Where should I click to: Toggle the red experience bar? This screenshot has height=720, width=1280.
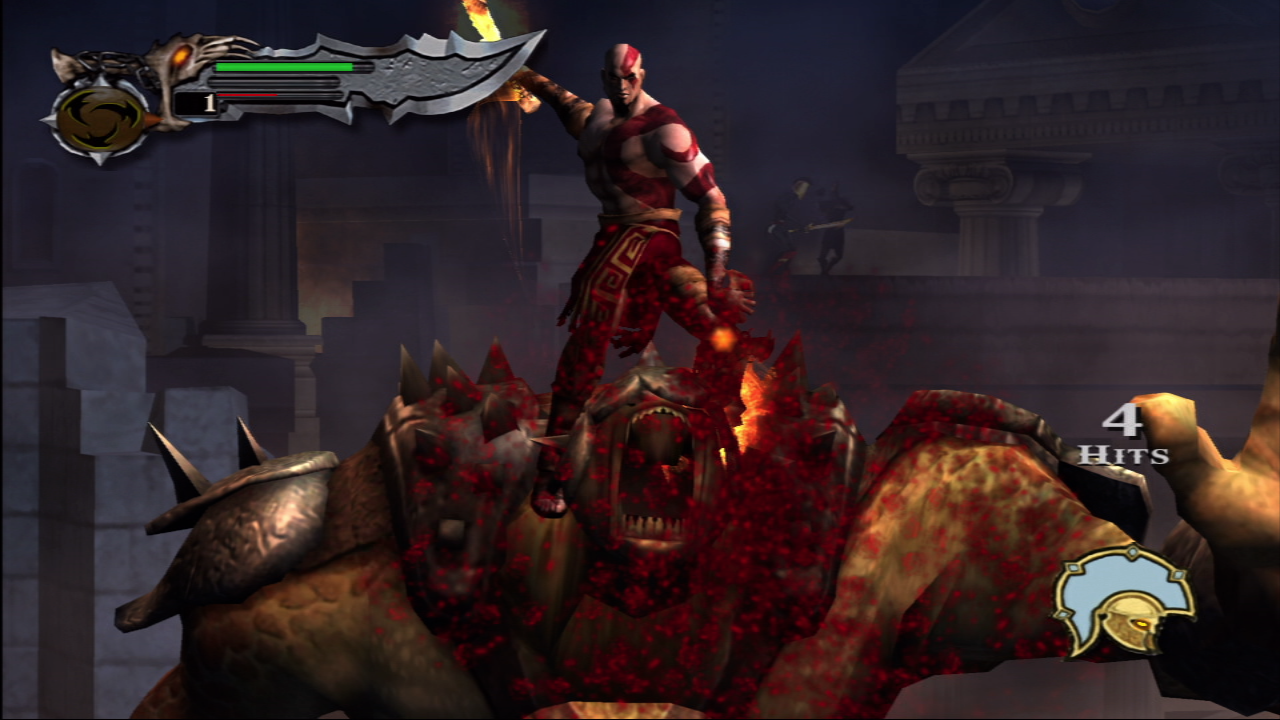coord(248,95)
